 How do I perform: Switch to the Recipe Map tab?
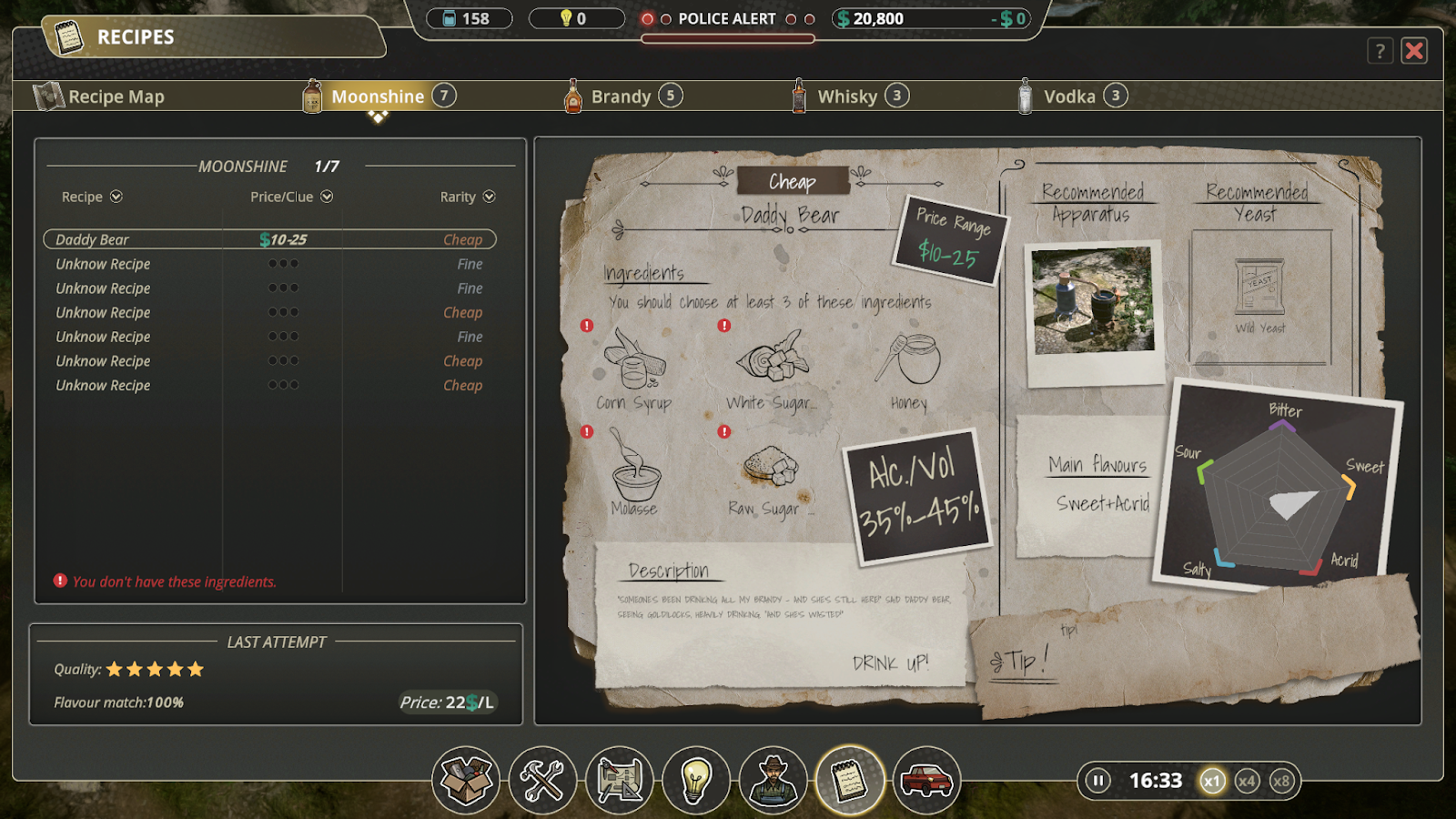[100, 96]
